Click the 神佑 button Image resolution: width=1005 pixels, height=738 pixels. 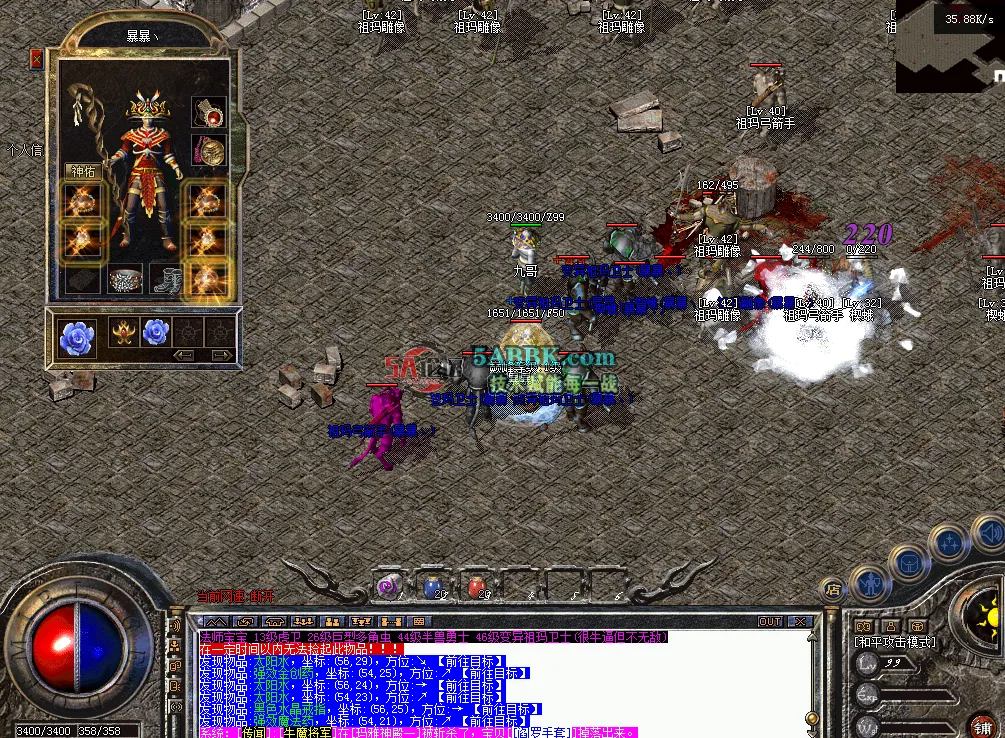[x=82, y=171]
